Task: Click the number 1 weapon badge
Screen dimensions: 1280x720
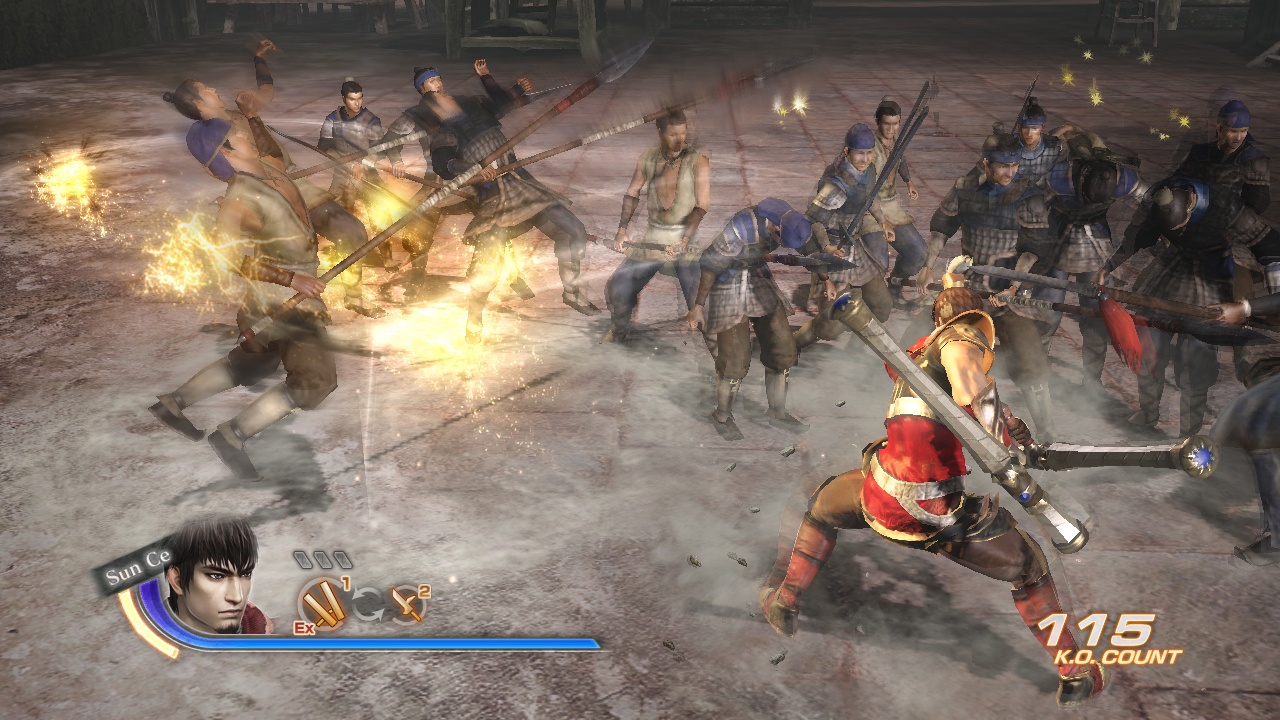Action: 346,582
